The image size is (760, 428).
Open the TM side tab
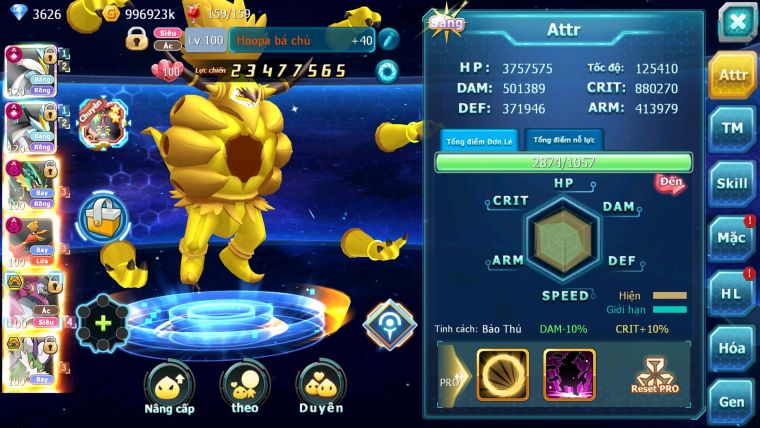click(732, 129)
